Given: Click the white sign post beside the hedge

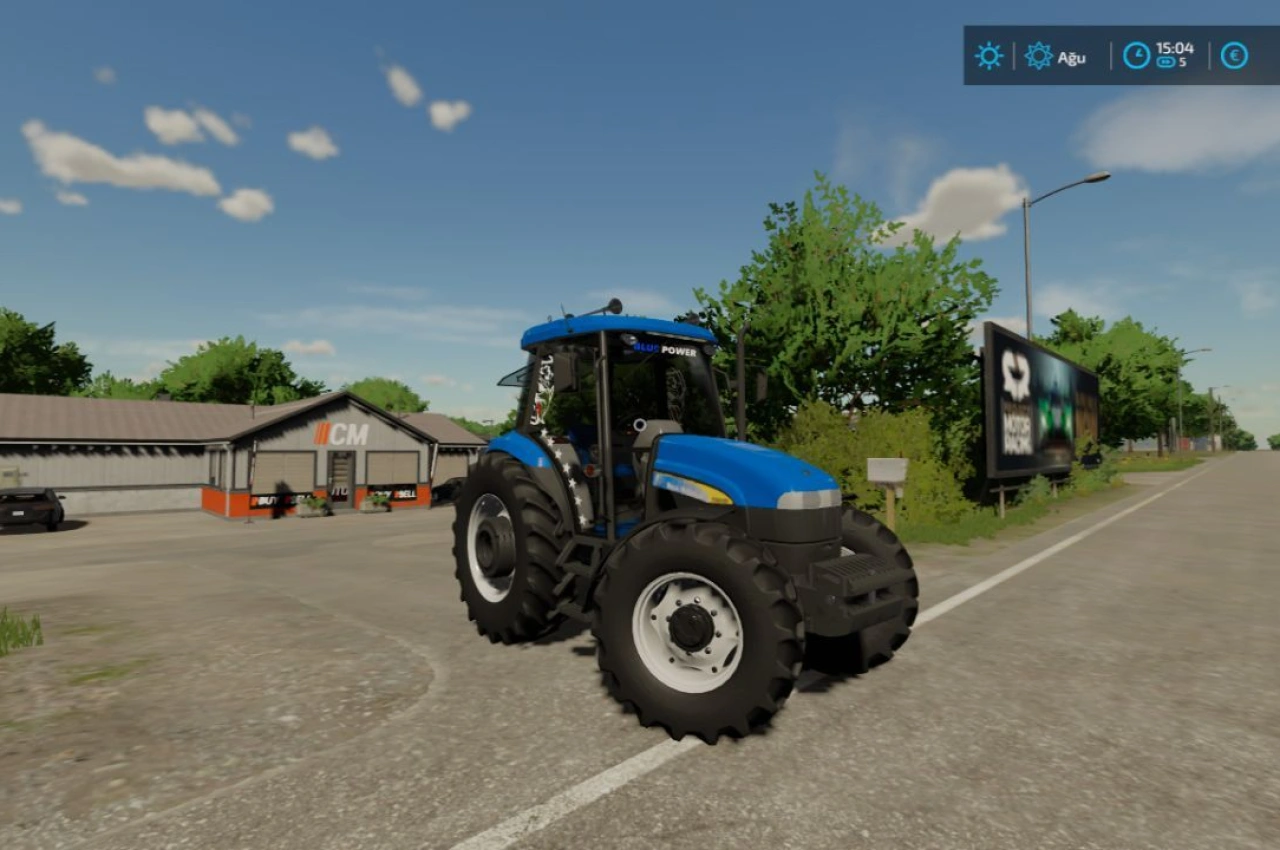Looking at the screenshot, I should pos(885,470).
